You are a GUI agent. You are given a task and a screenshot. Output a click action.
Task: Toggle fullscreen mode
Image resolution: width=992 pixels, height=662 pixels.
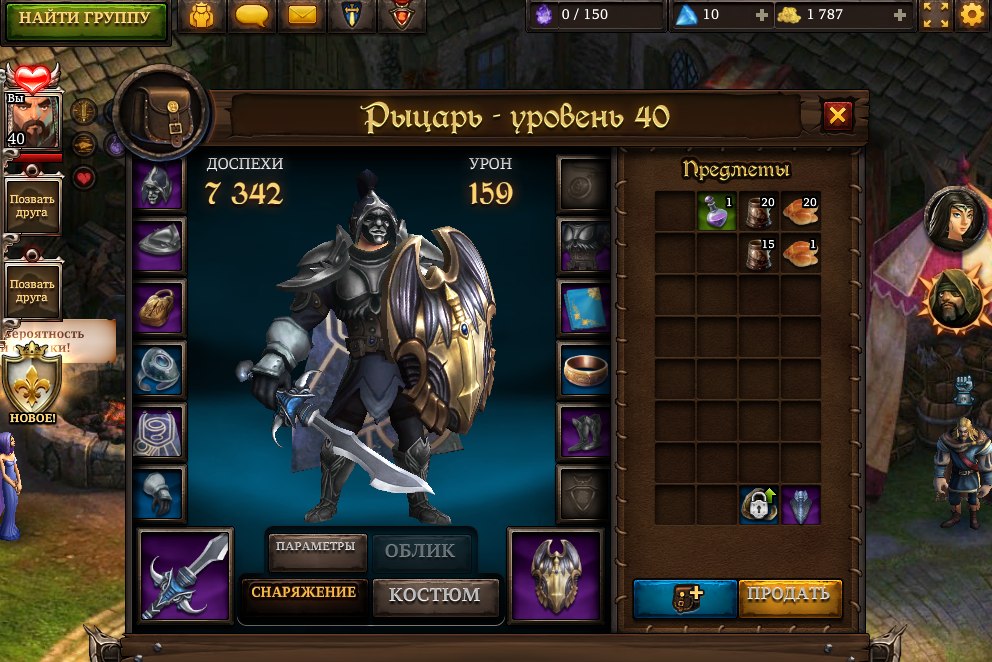pyautogui.click(x=936, y=15)
